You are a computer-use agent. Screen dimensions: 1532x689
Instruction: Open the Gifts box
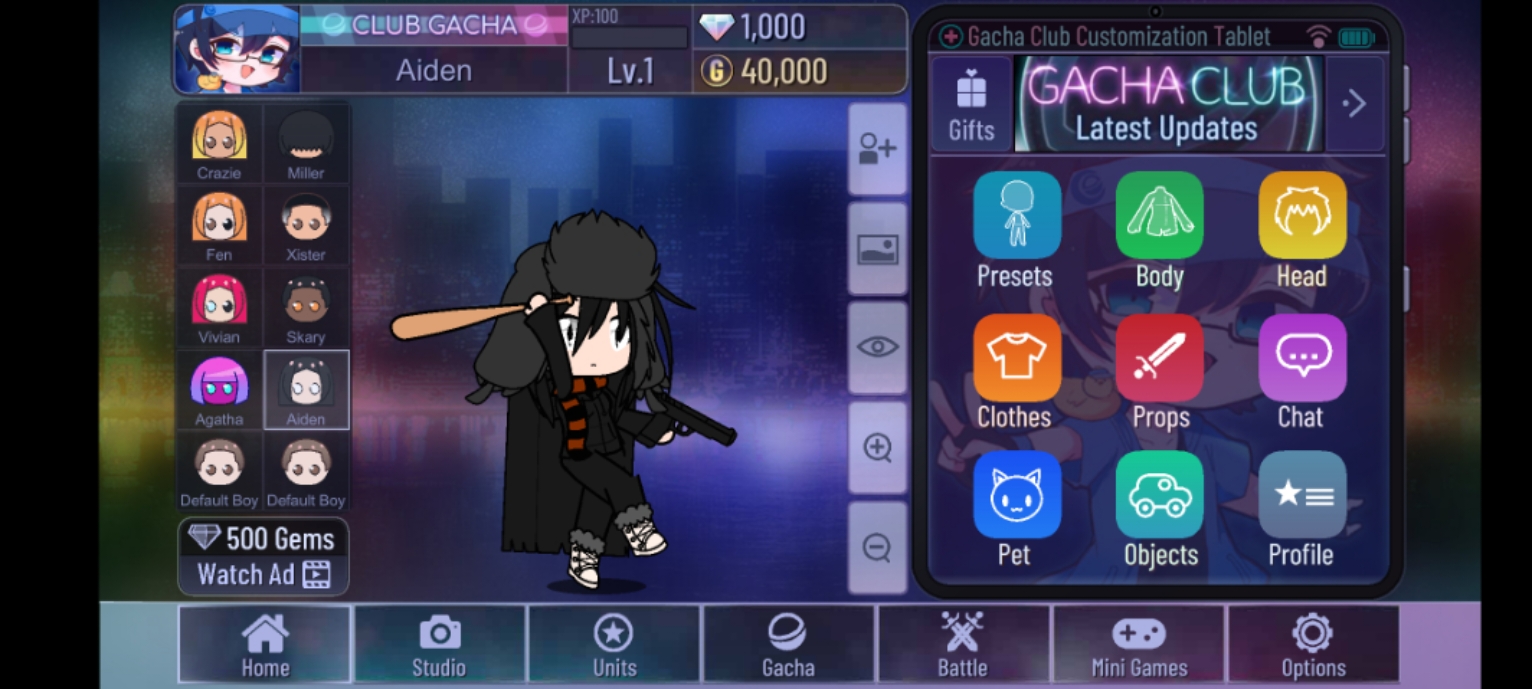click(971, 104)
